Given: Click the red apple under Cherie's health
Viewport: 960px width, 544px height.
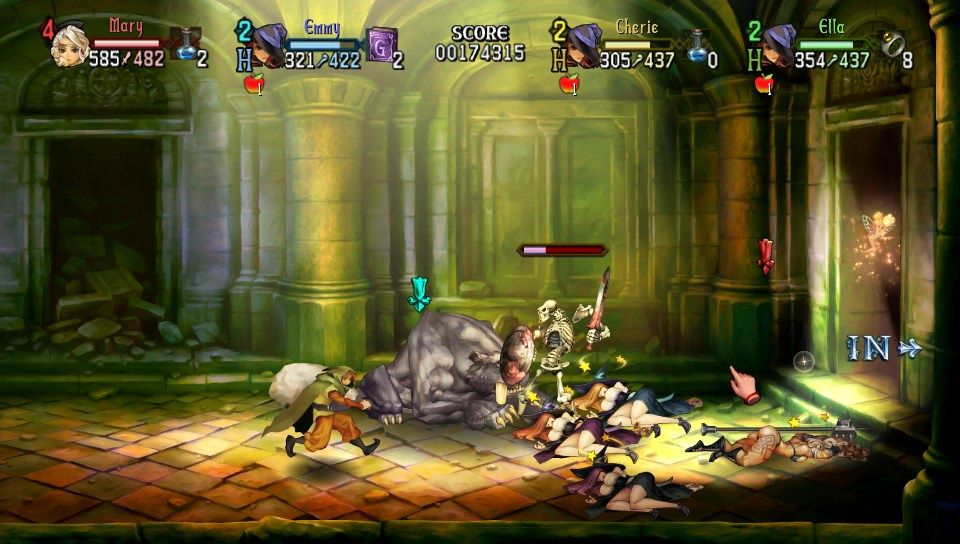Looking at the screenshot, I should click(569, 85).
